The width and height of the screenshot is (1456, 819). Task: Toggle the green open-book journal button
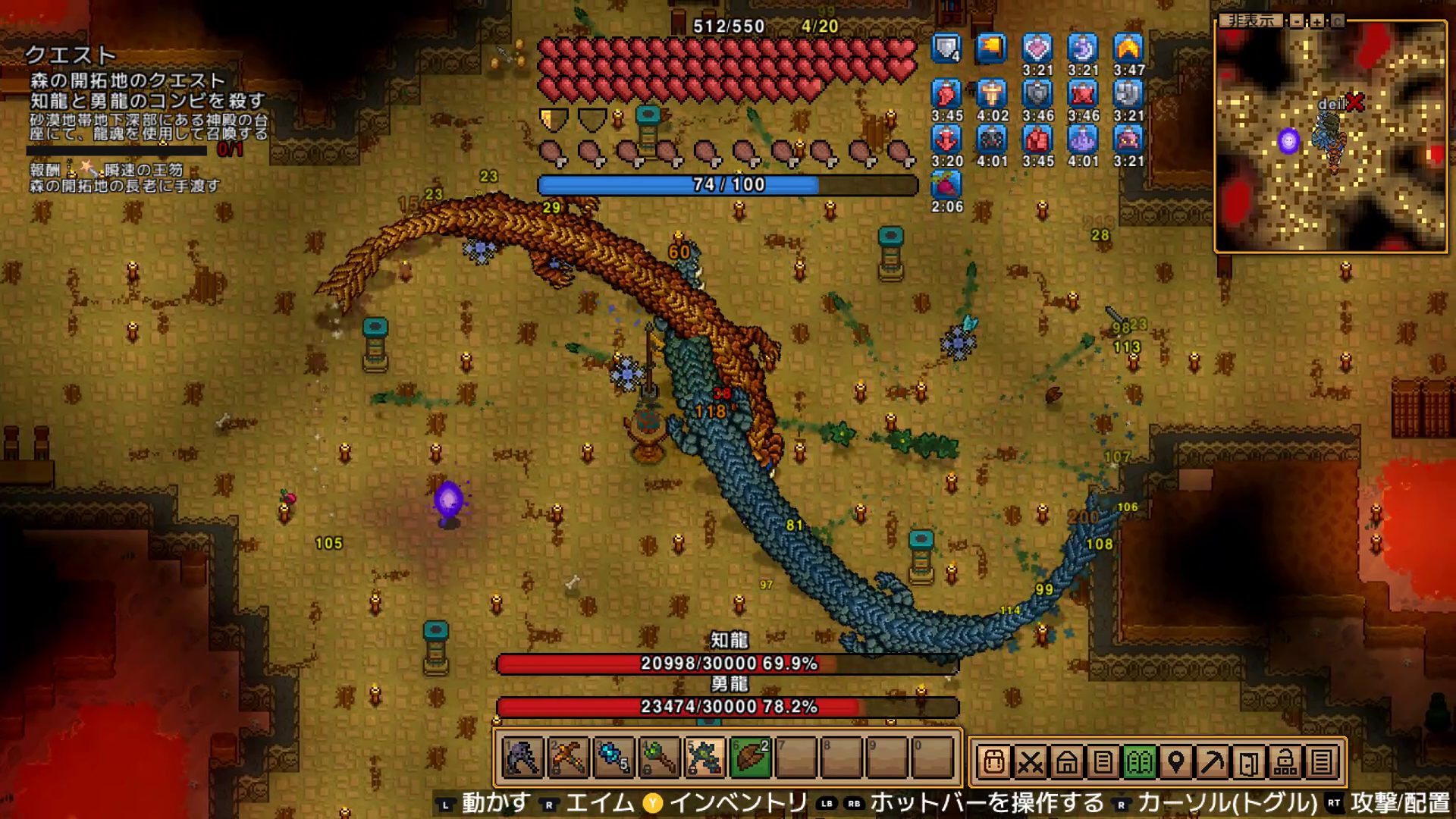click(x=1139, y=761)
